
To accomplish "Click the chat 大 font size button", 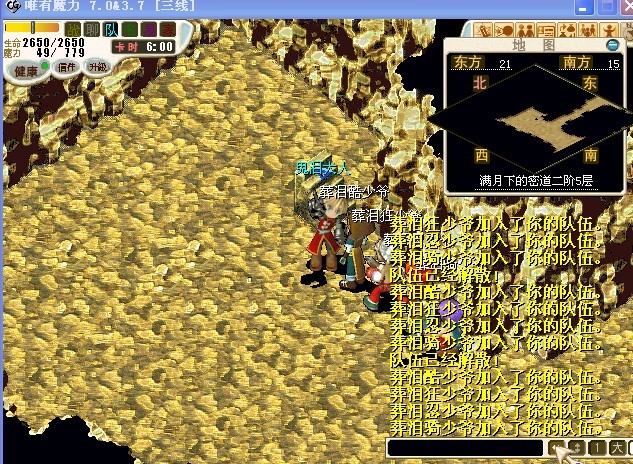I will [617, 447].
